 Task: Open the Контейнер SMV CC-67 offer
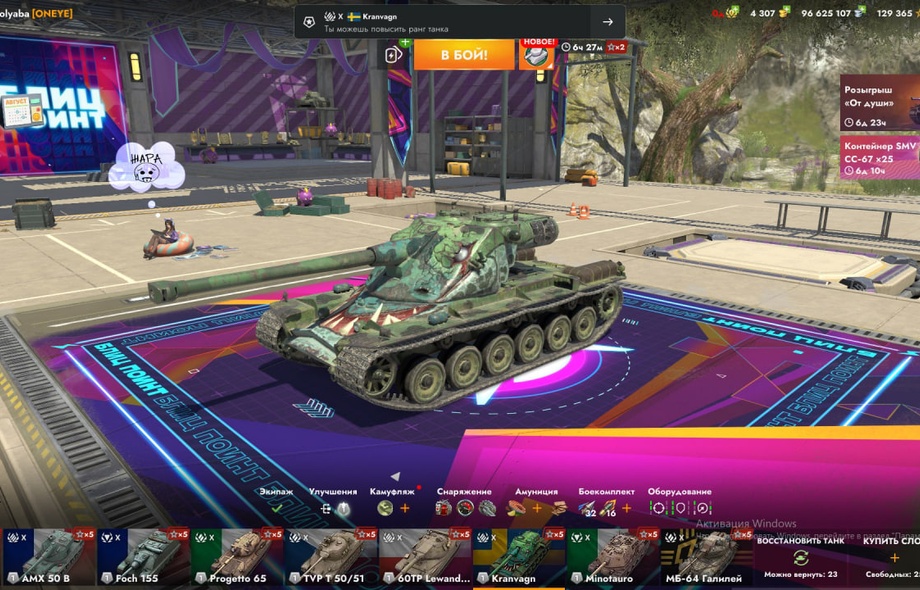tap(879, 157)
